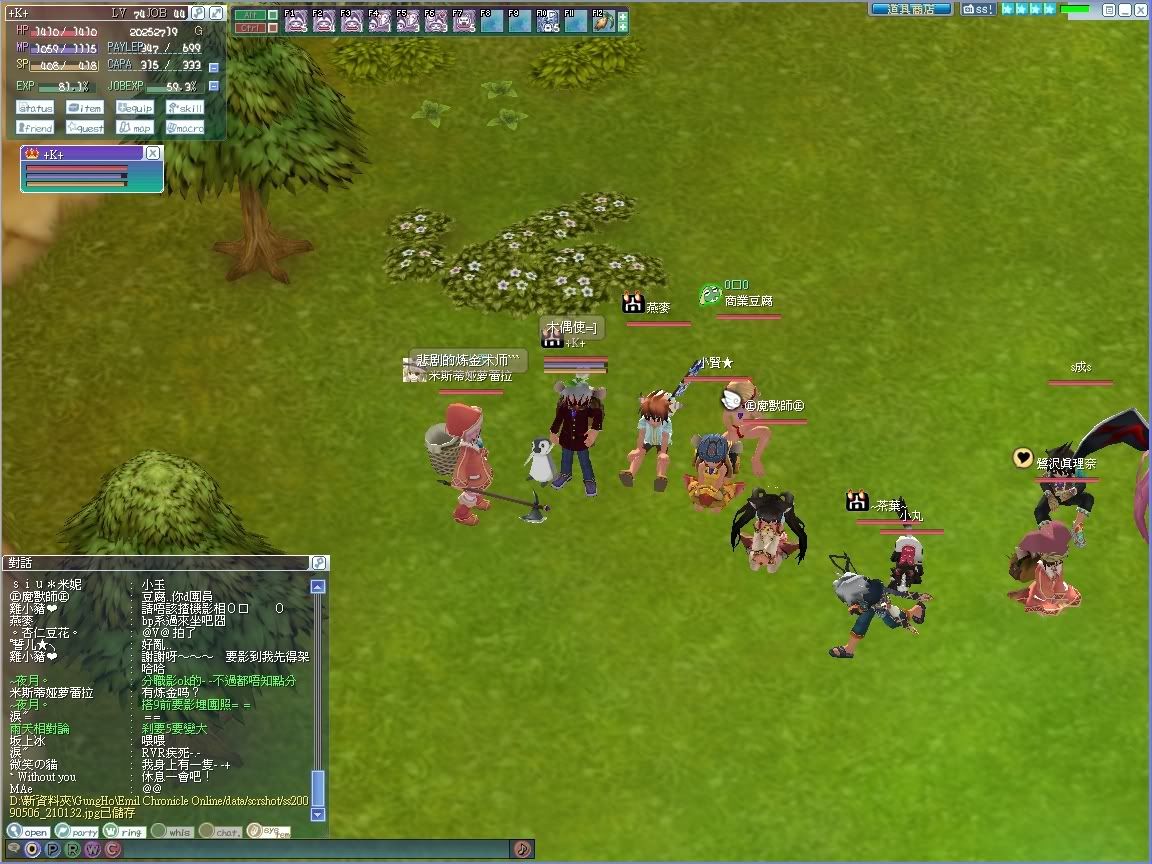Toggle the ring chat filter
The width and height of the screenshot is (1152, 864).
click(x=125, y=831)
